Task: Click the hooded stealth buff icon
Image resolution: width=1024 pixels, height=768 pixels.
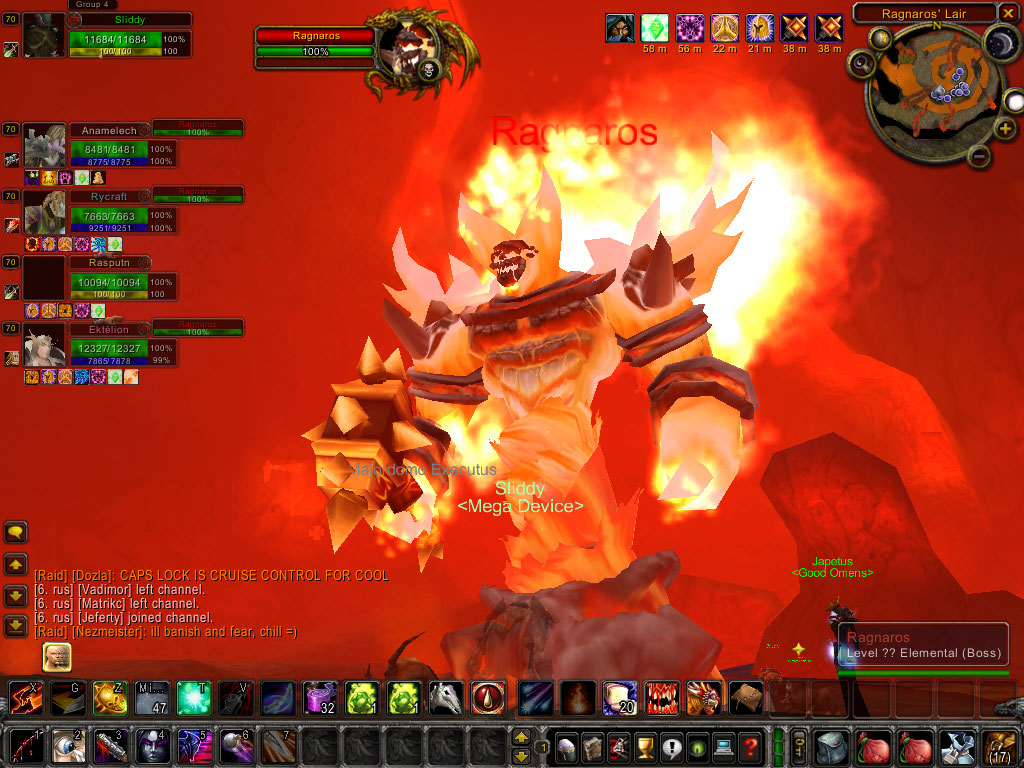Action: pyautogui.click(x=620, y=28)
